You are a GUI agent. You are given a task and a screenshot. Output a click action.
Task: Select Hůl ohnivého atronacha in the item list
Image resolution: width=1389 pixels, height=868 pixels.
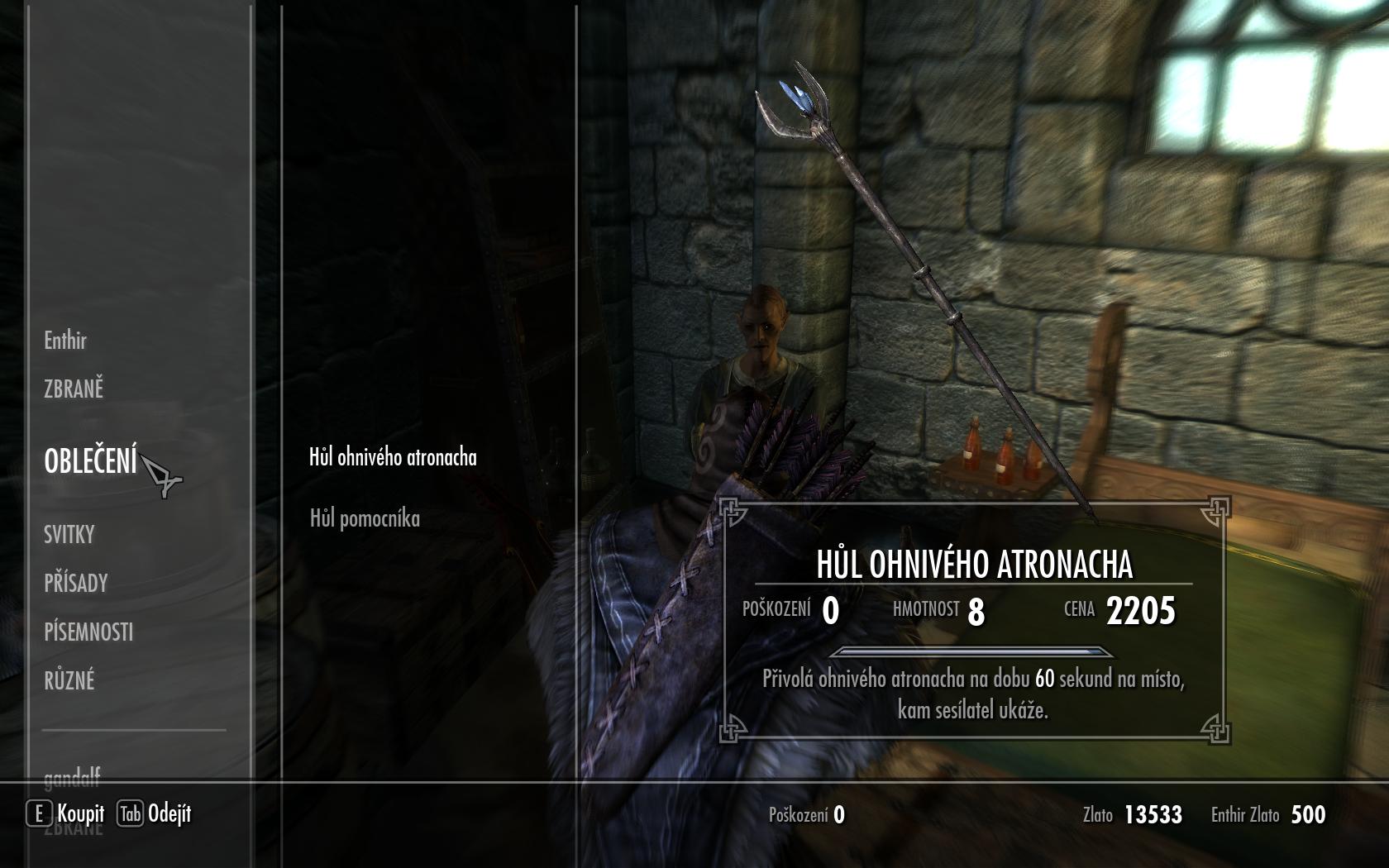(x=393, y=457)
